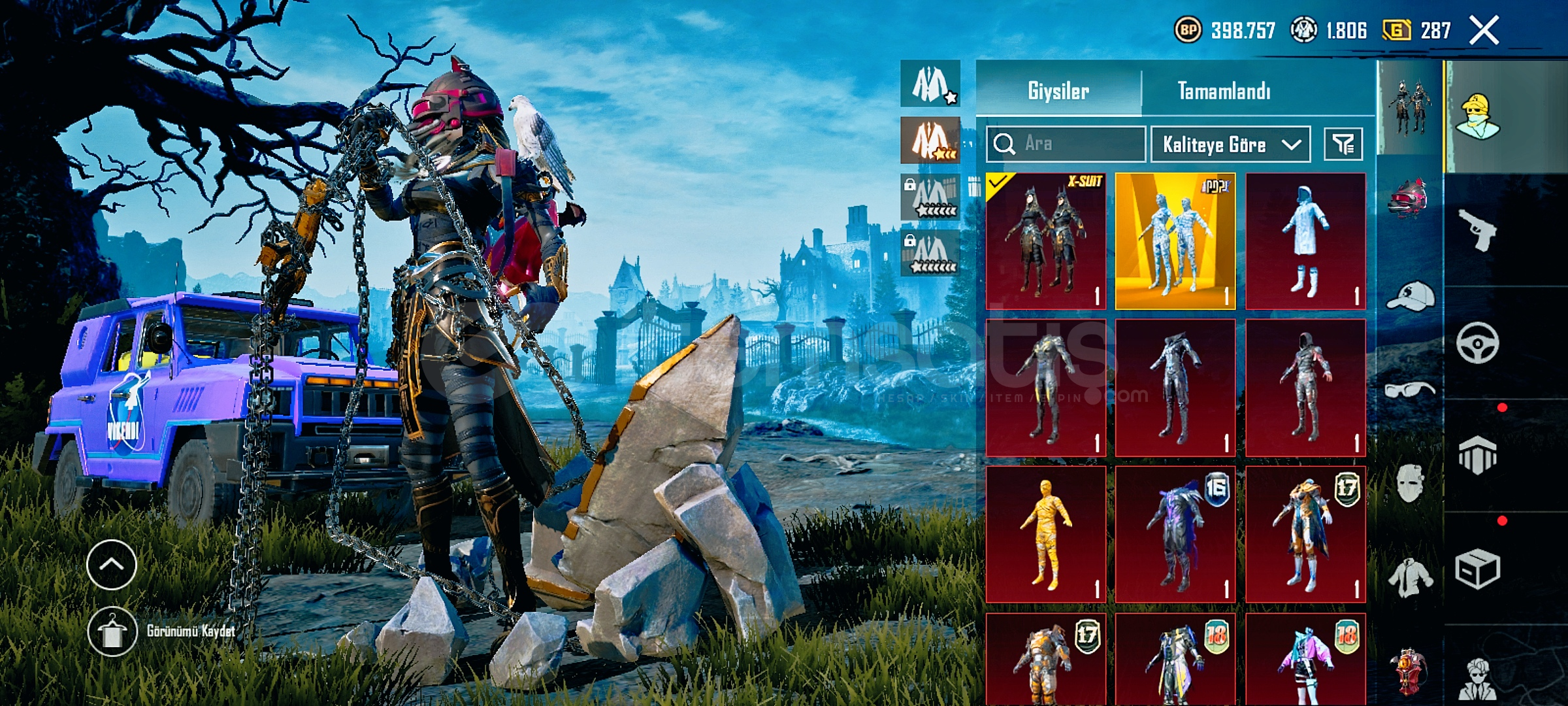The height and width of the screenshot is (706, 1568).
Task: Collapse the panel with the up-arrow button
Action: click(x=112, y=564)
